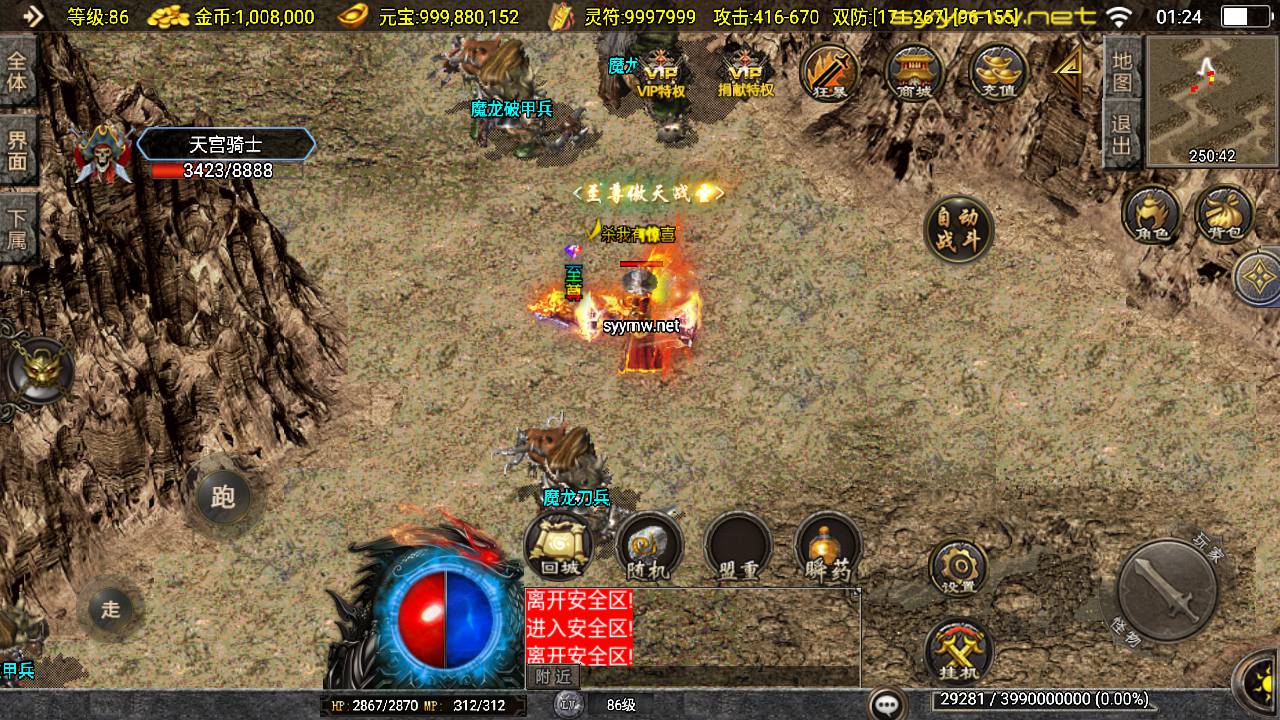Viewport: 1280px width, 720px height.
Task: Toggle 自动战斗 auto battle
Action: coord(958,229)
